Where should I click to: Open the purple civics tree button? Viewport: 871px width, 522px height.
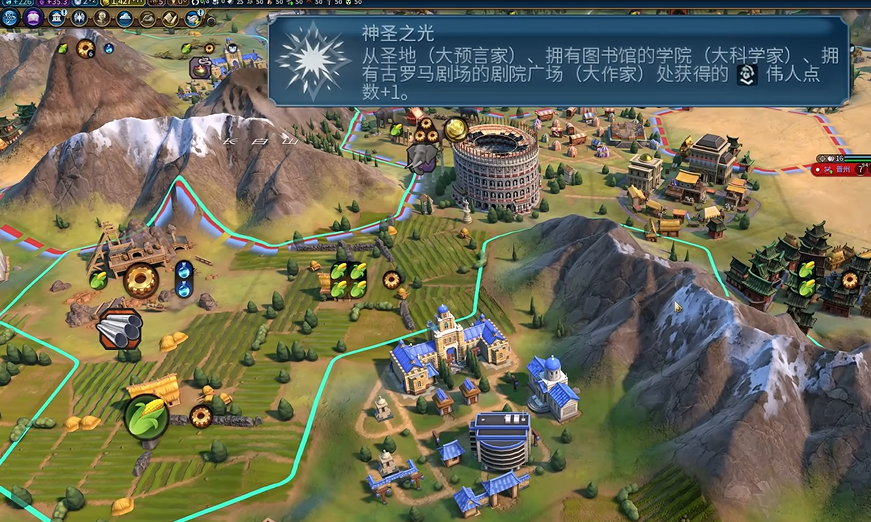click(x=34, y=17)
